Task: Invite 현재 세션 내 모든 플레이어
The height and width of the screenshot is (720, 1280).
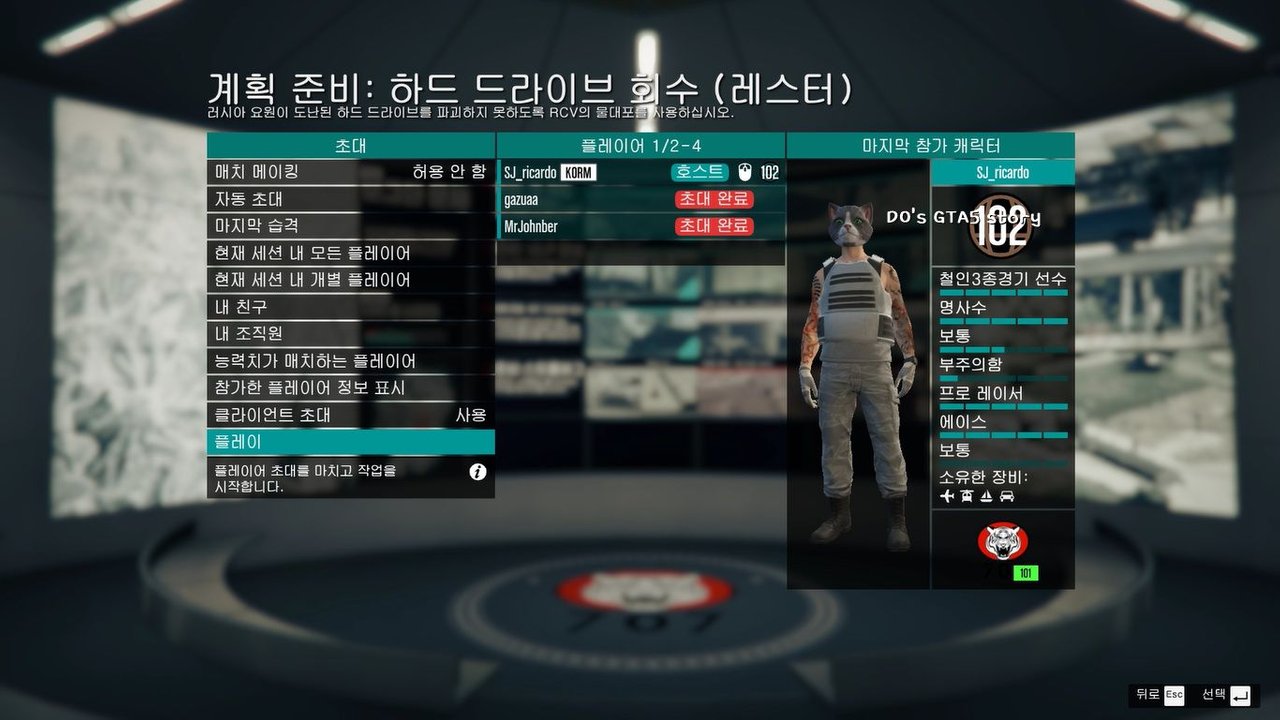Action: click(350, 253)
